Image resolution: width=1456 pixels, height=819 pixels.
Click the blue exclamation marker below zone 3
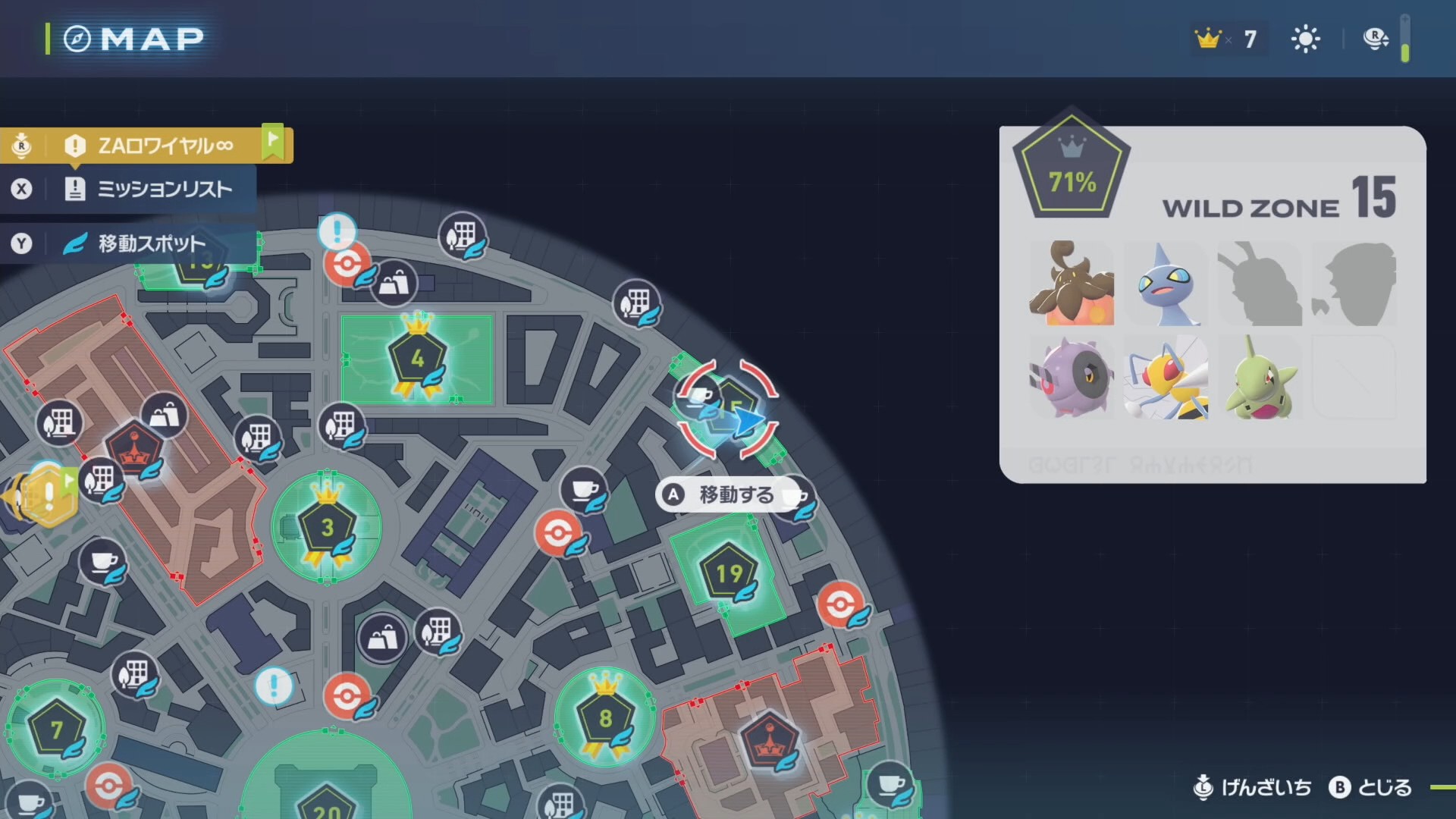(x=273, y=686)
